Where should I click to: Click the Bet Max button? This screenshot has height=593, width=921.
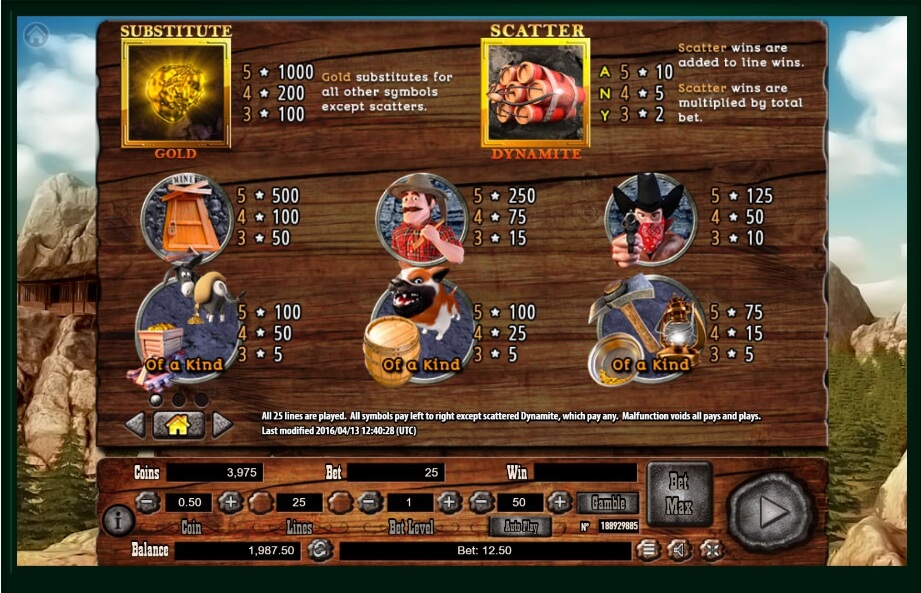point(679,493)
